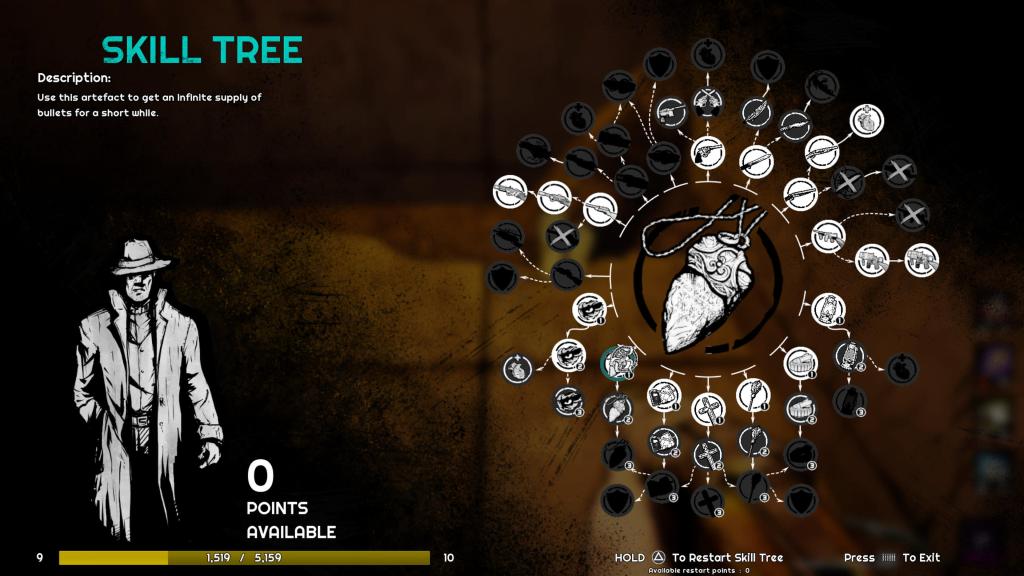This screenshot has height=576, width=1024.
Task: Select the tier 2 sunglasses skill node
Action: (x=567, y=354)
